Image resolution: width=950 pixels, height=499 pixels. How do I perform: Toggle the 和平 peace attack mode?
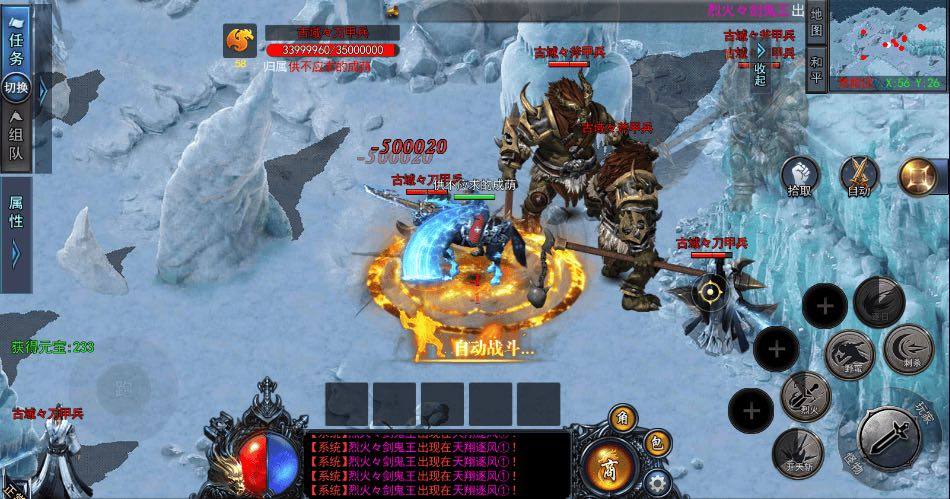(x=816, y=66)
